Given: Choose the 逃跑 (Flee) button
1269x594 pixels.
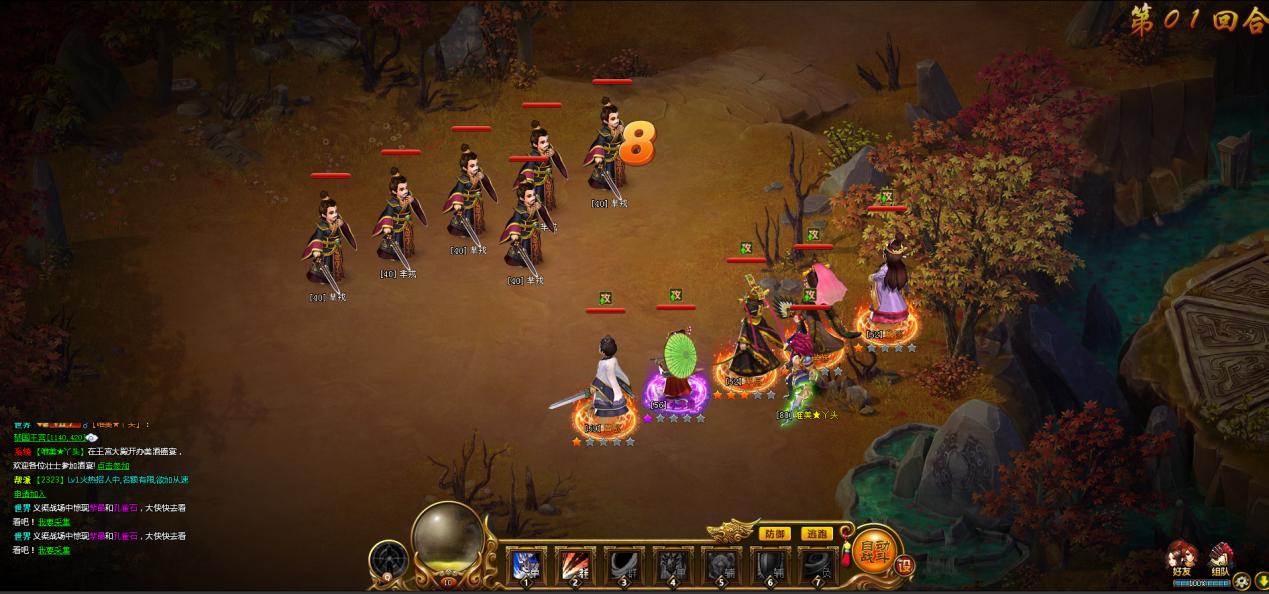Looking at the screenshot, I should (x=817, y=534).
